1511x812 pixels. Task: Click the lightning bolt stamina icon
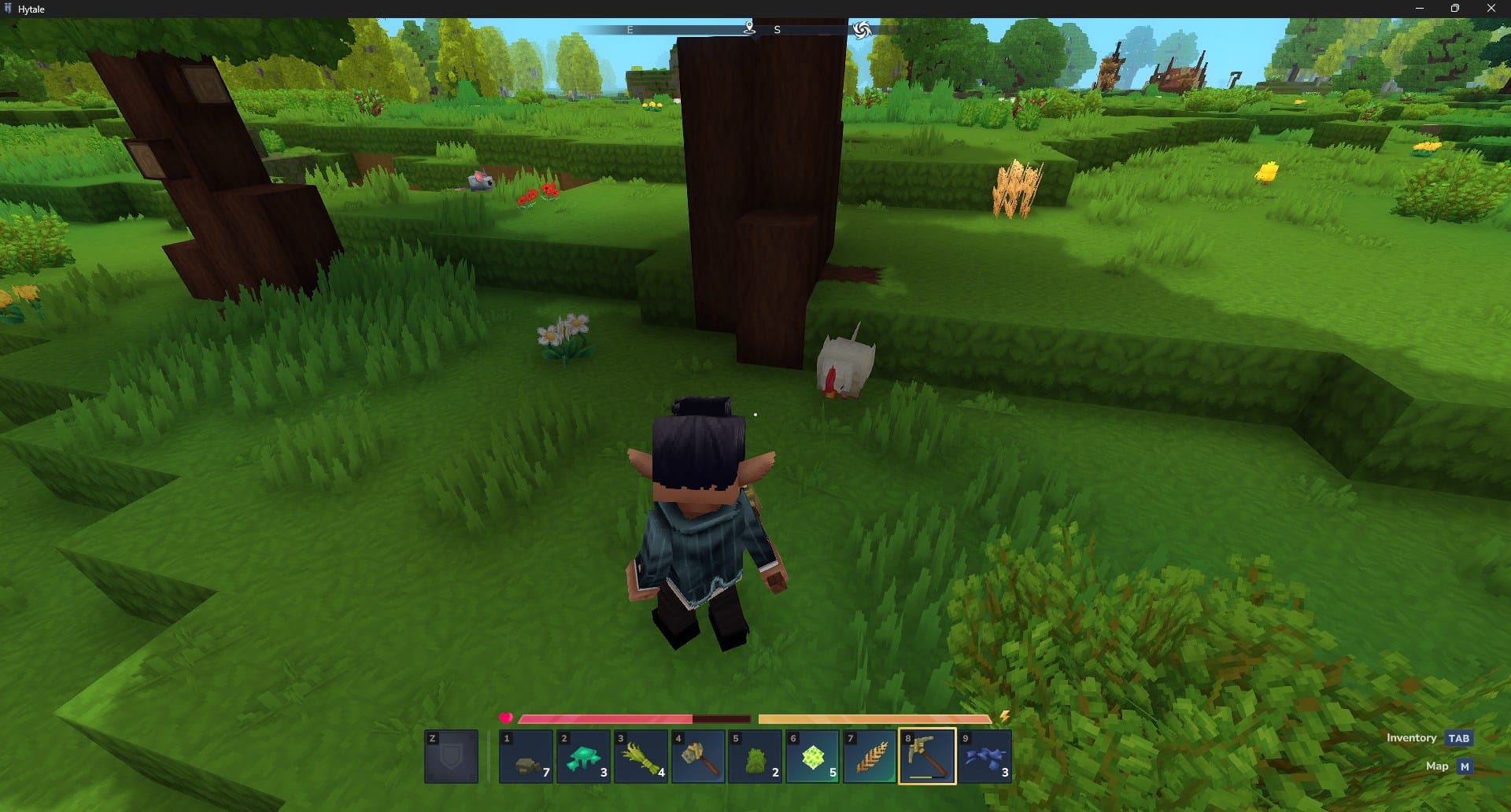(1005, 716)
